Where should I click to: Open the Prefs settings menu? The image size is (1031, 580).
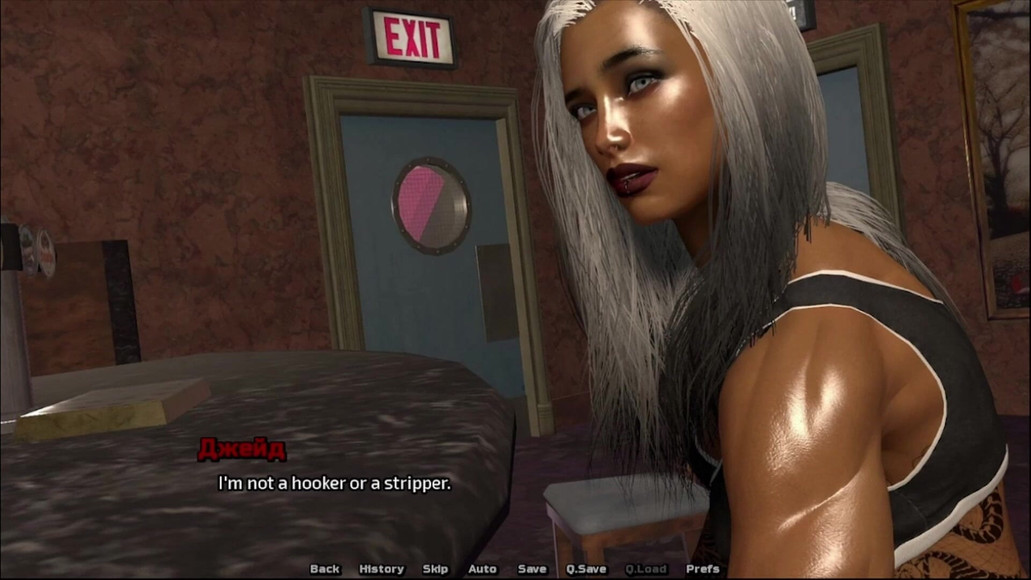(x=703, y=569)
